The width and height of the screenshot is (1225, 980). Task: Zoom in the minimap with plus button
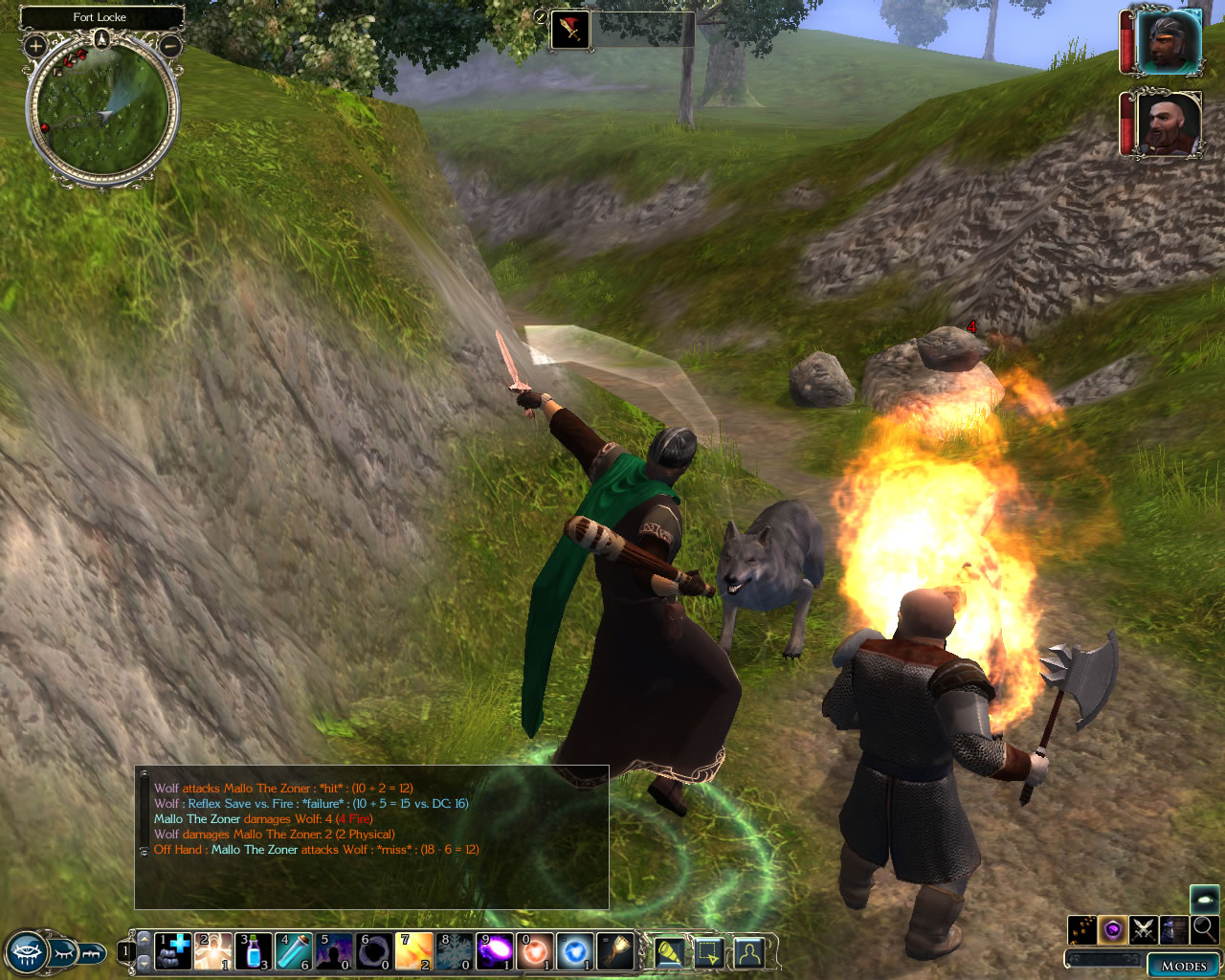35,45
